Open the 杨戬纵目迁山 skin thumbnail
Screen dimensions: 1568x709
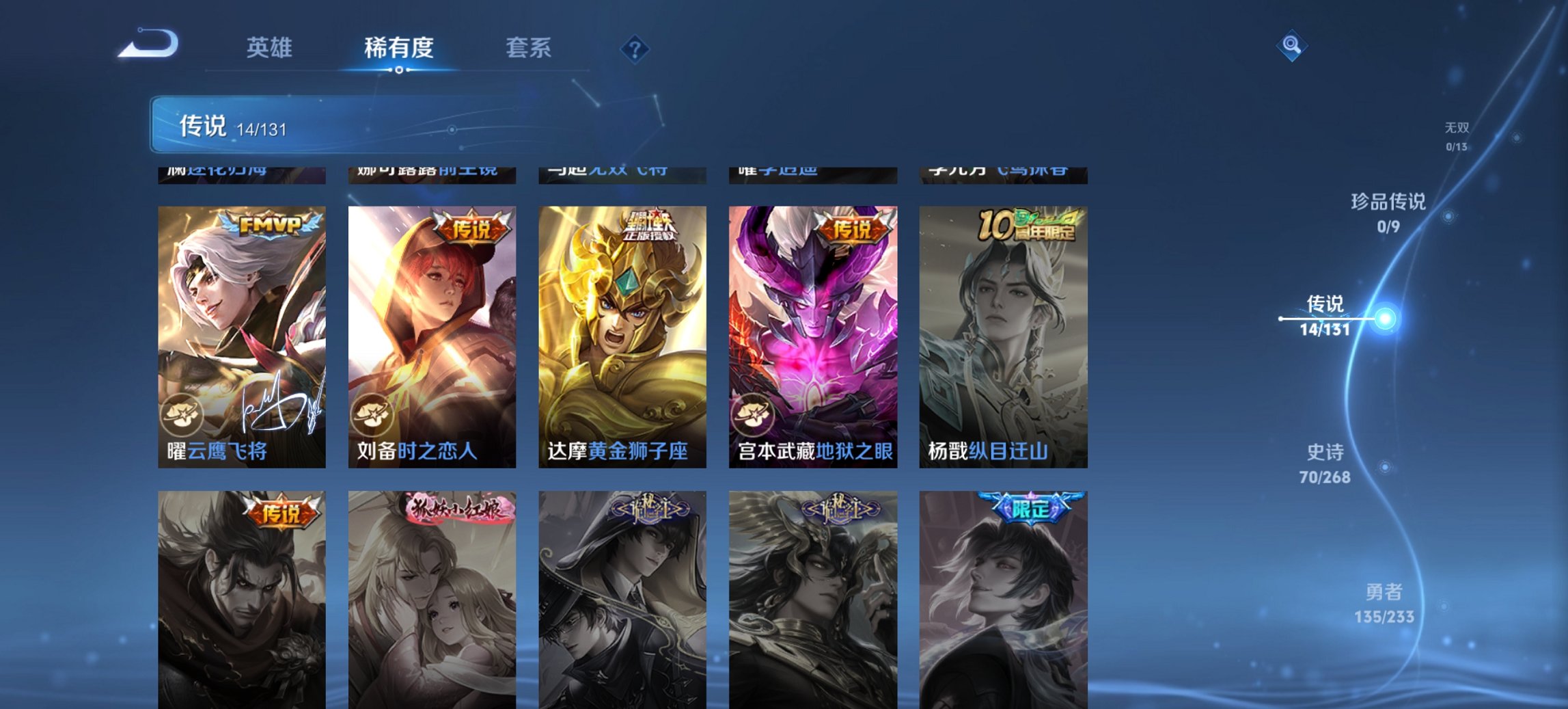1006,328
